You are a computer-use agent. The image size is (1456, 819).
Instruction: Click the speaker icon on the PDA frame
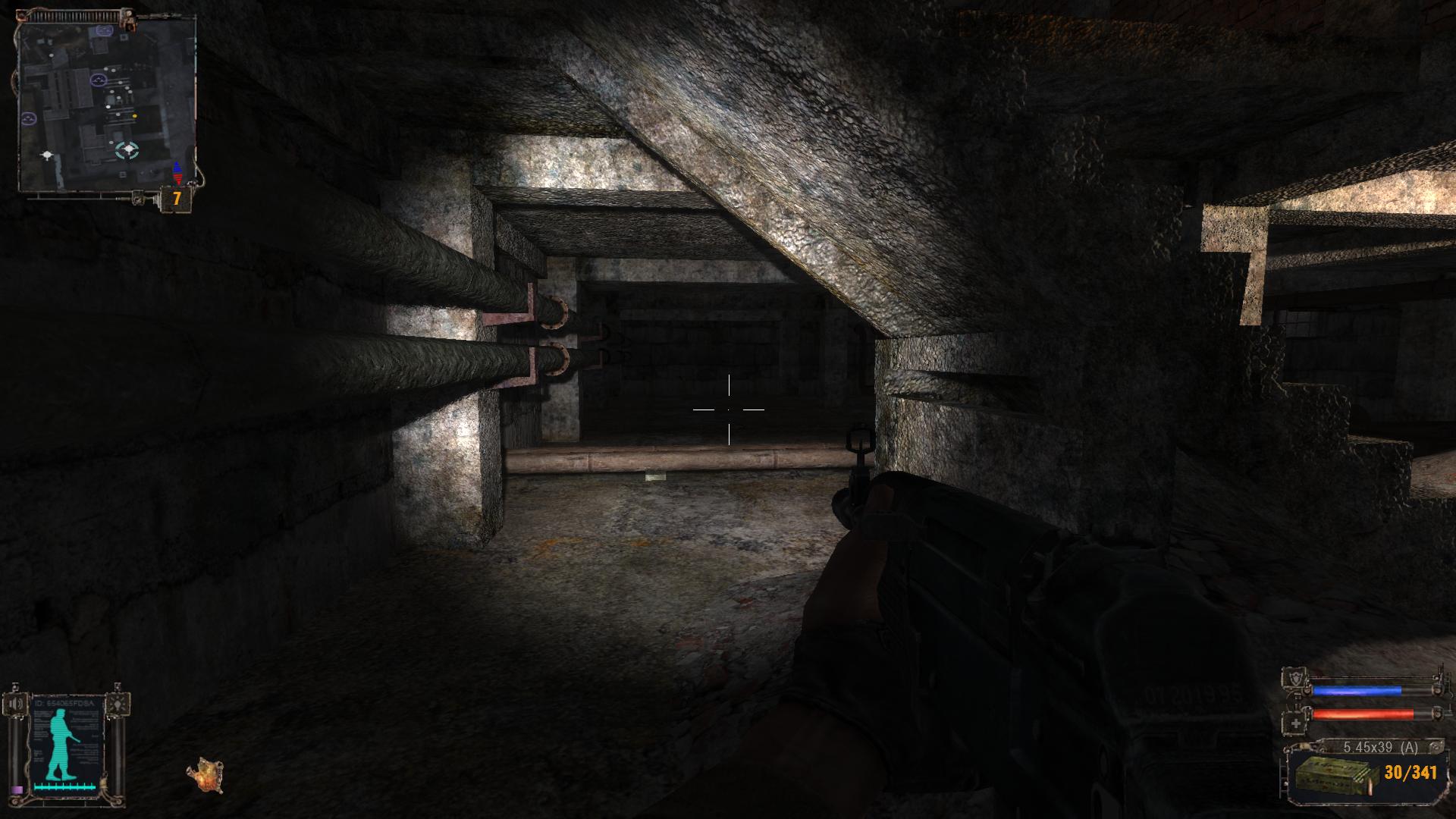click(x=15, y=704)
